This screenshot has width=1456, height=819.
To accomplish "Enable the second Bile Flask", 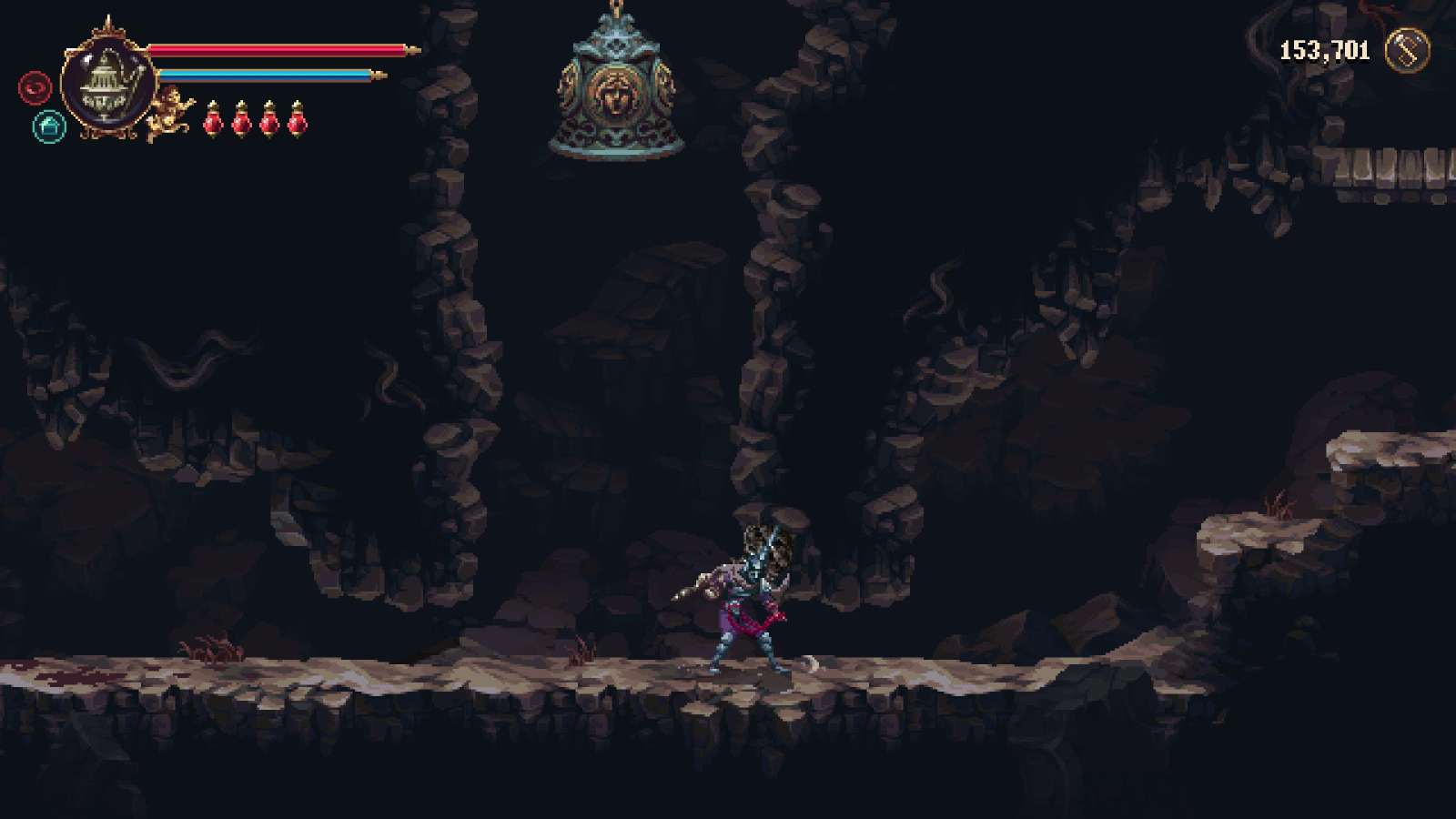I will tap(241, 121).
